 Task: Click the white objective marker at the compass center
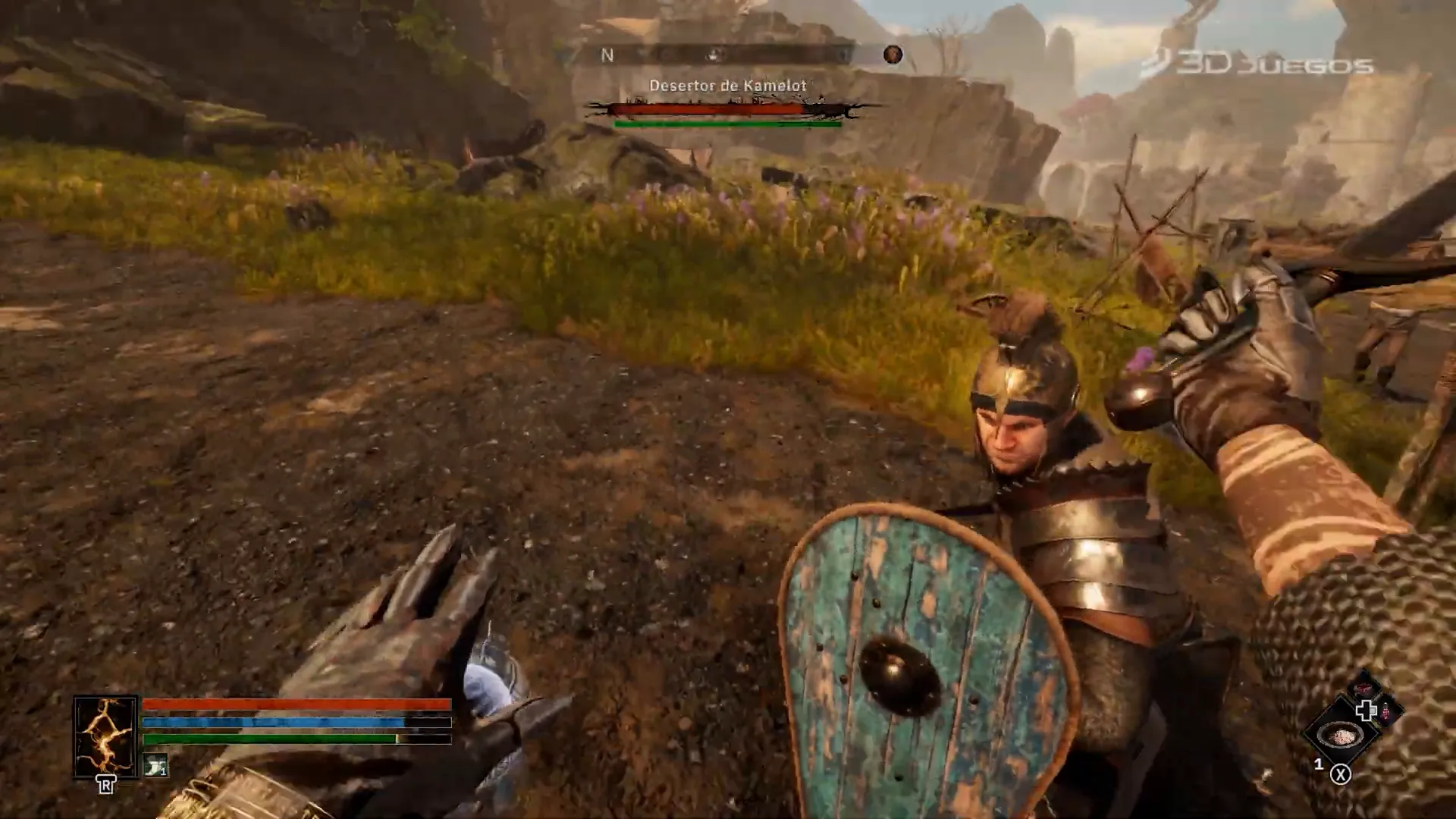[711, 55]
